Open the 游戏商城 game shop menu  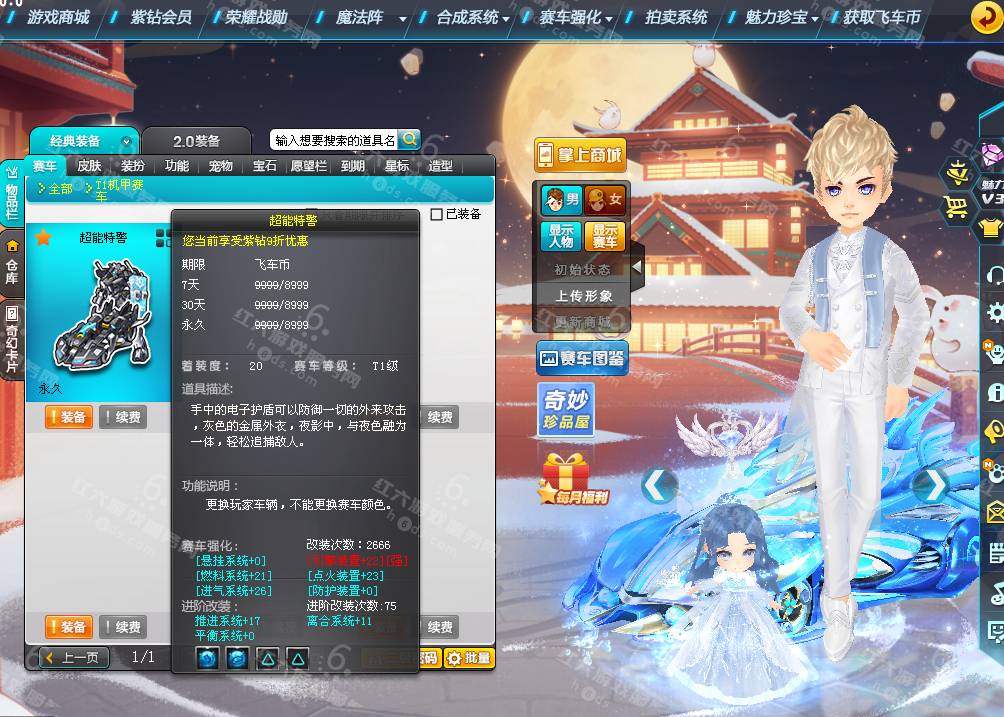click(x=57, y=17)
